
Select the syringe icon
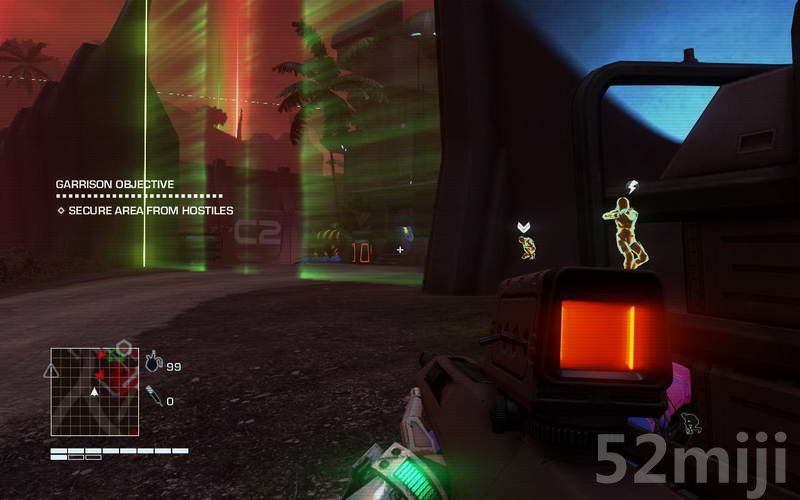point(153,395)
